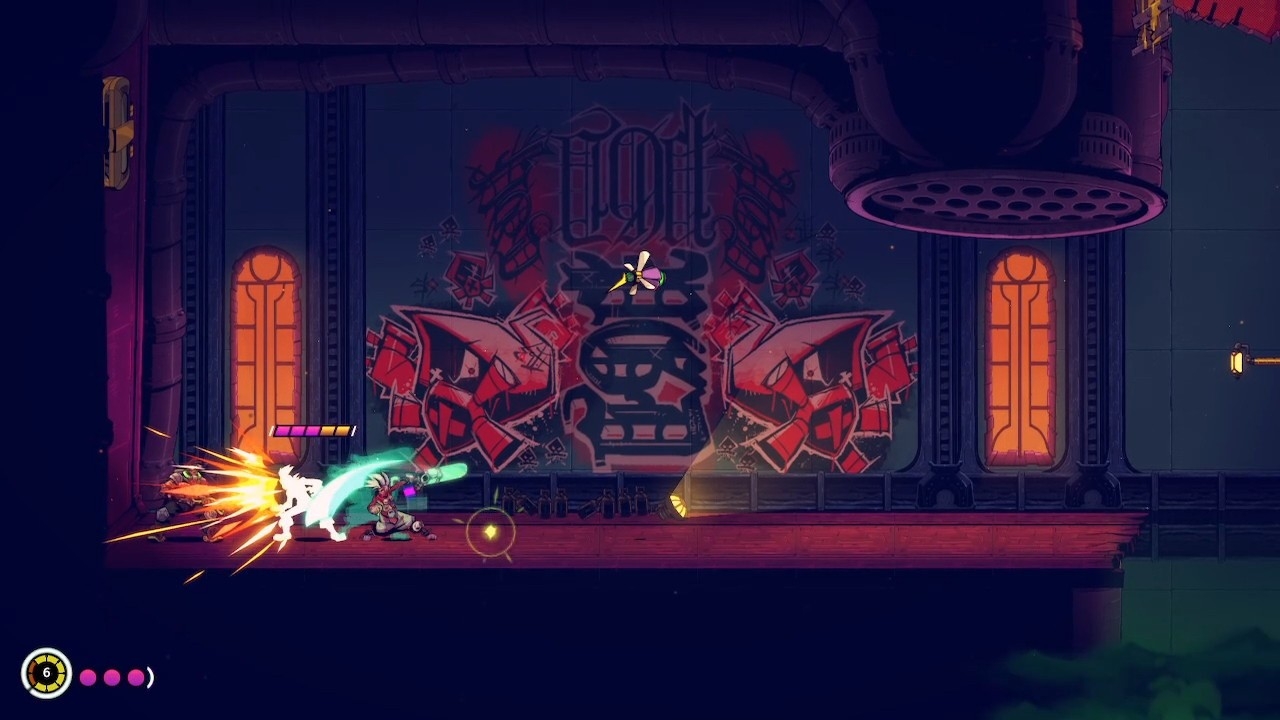The image size is (1280, 720).
Task: Click the circular yellow gauge icon showing 6
Action: pyautogui.click(x=46, y=673)
